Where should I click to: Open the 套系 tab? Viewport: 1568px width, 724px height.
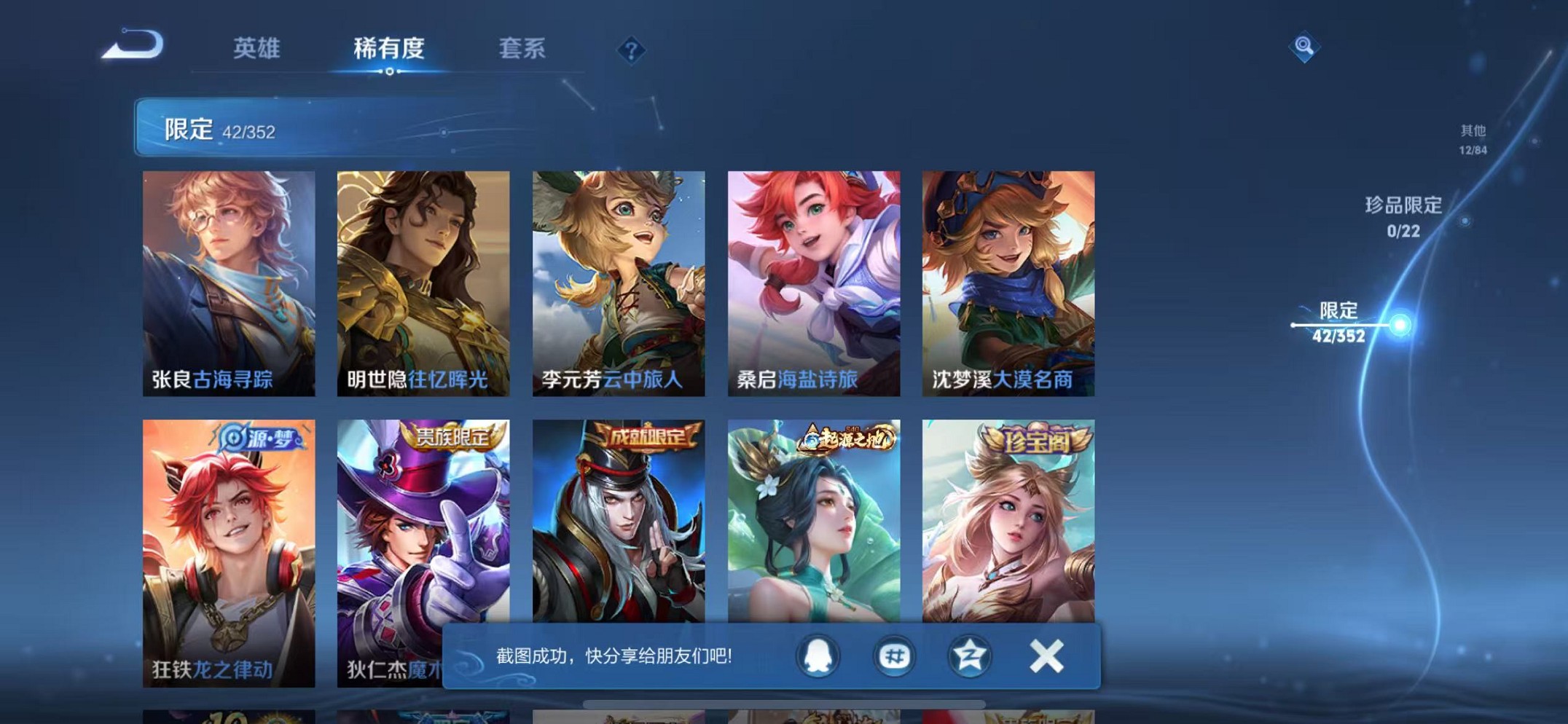click(523, 47)
